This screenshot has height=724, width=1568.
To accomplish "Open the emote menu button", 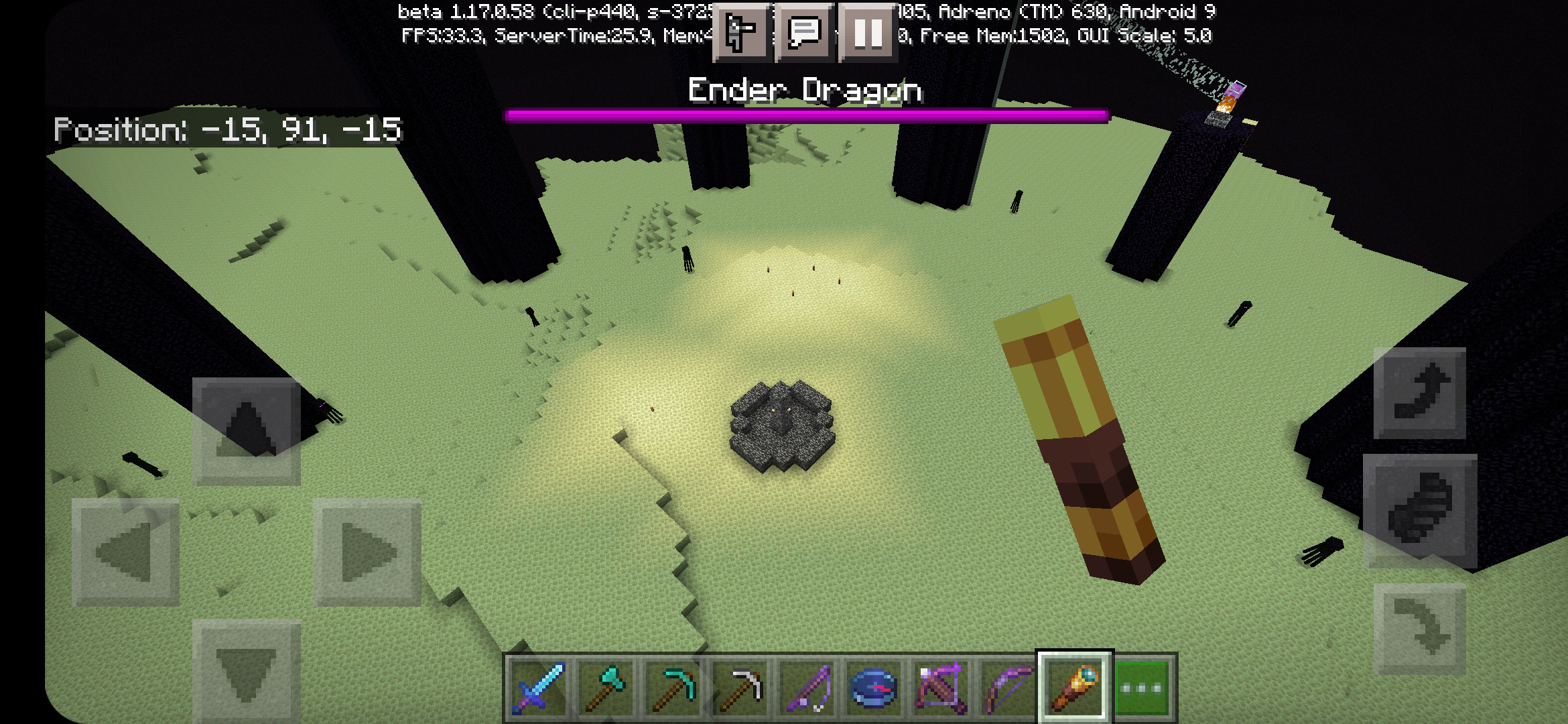I will click(x=742, y=32).
